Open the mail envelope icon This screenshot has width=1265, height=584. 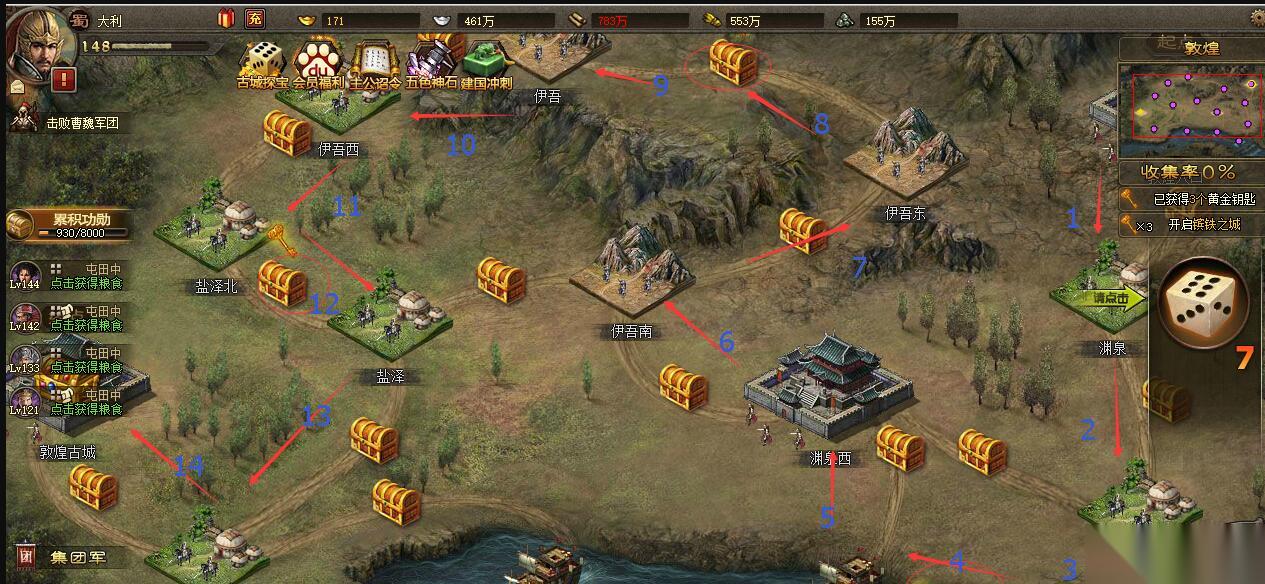(17, 87)
